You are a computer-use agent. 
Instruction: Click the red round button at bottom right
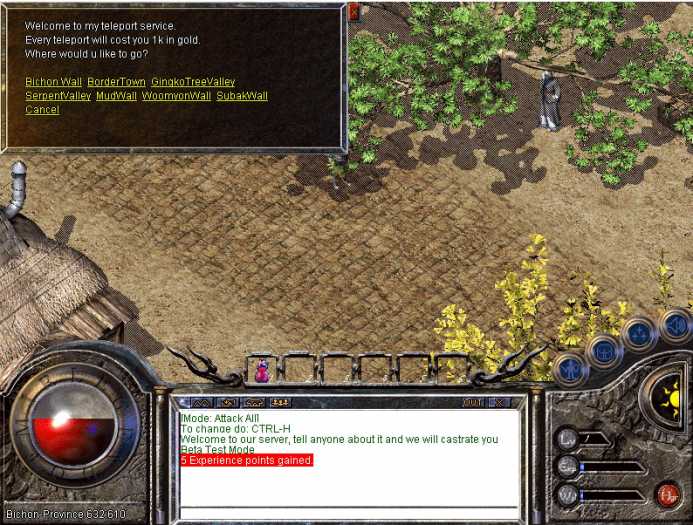pos(668,494)
